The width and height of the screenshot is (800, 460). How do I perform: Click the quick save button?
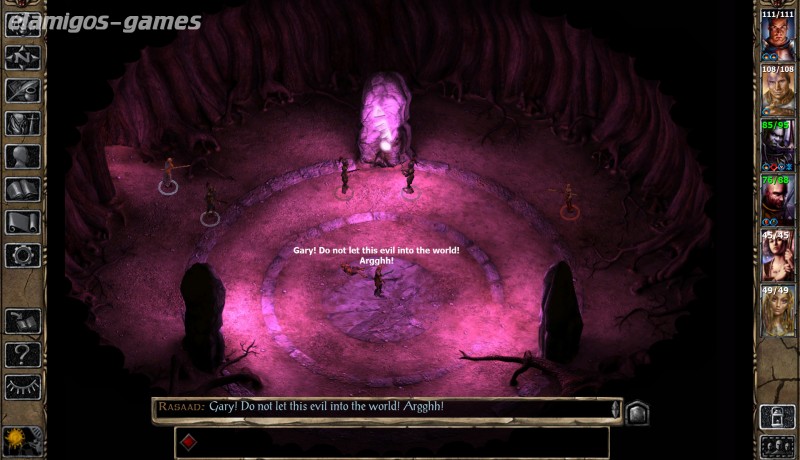pos(22,320)
